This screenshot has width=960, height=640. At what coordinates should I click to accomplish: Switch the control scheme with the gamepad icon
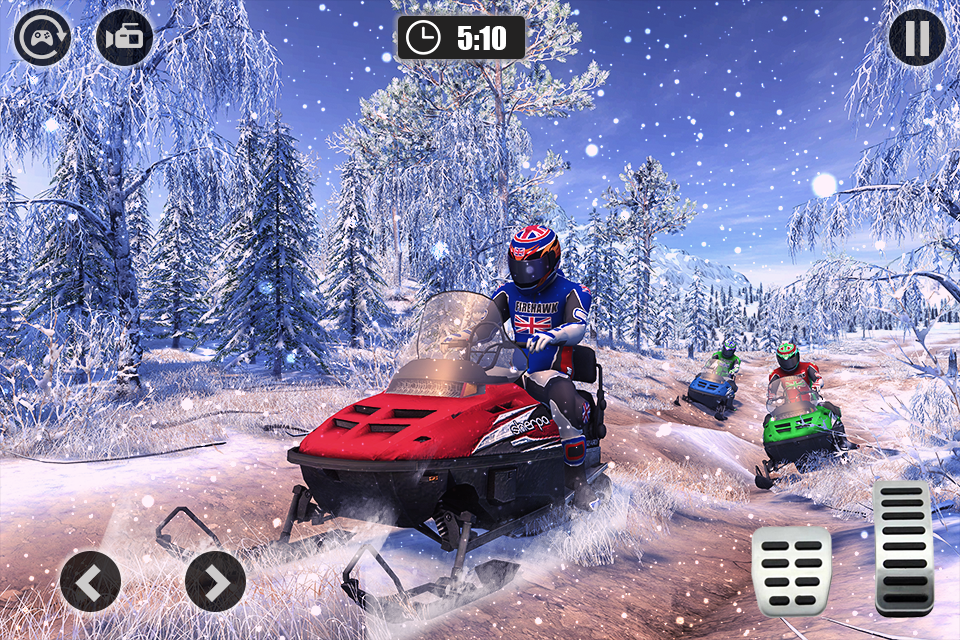pyautogui.click(x=43, y=38)
